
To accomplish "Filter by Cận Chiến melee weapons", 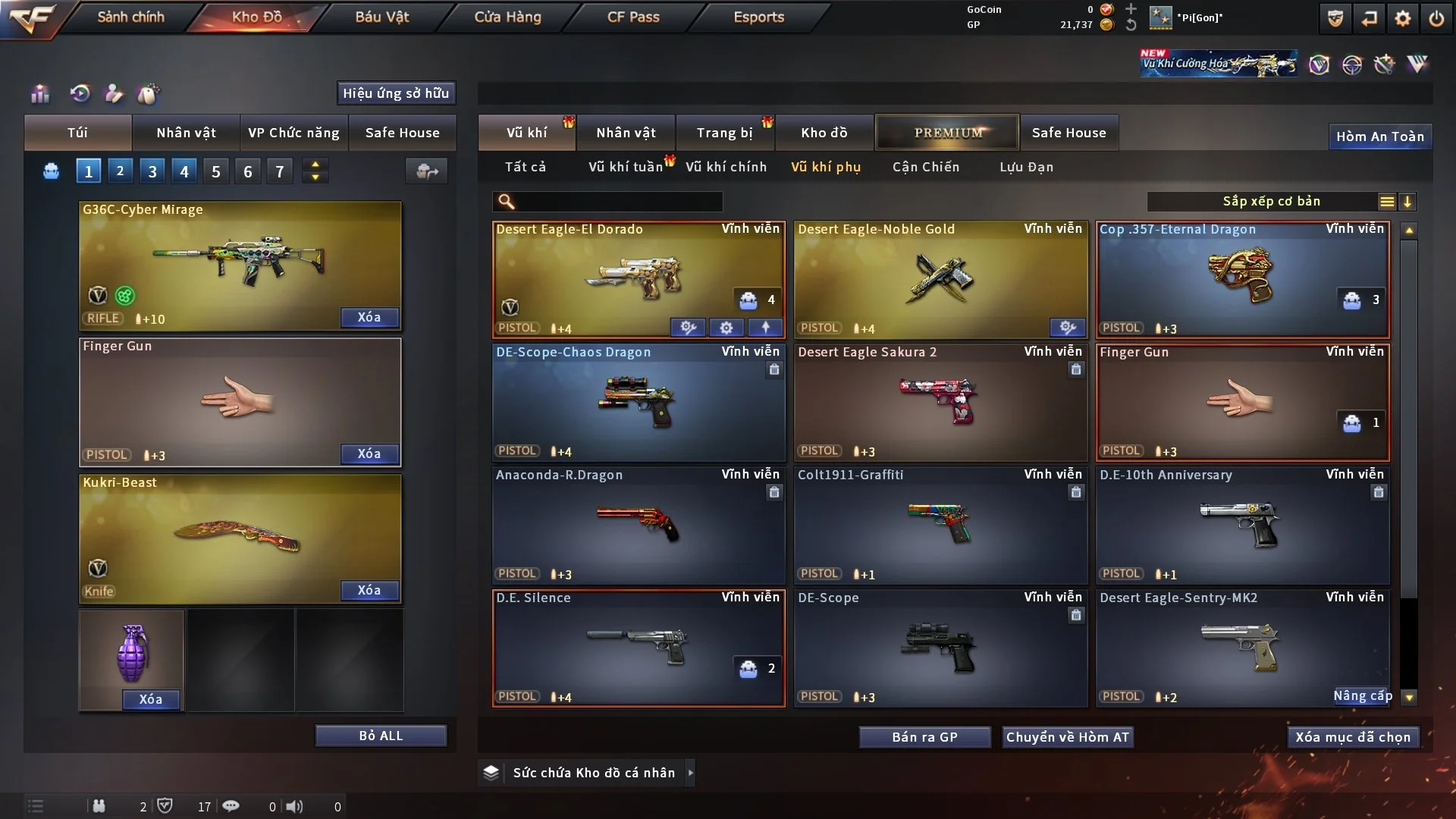I will 925,167.
